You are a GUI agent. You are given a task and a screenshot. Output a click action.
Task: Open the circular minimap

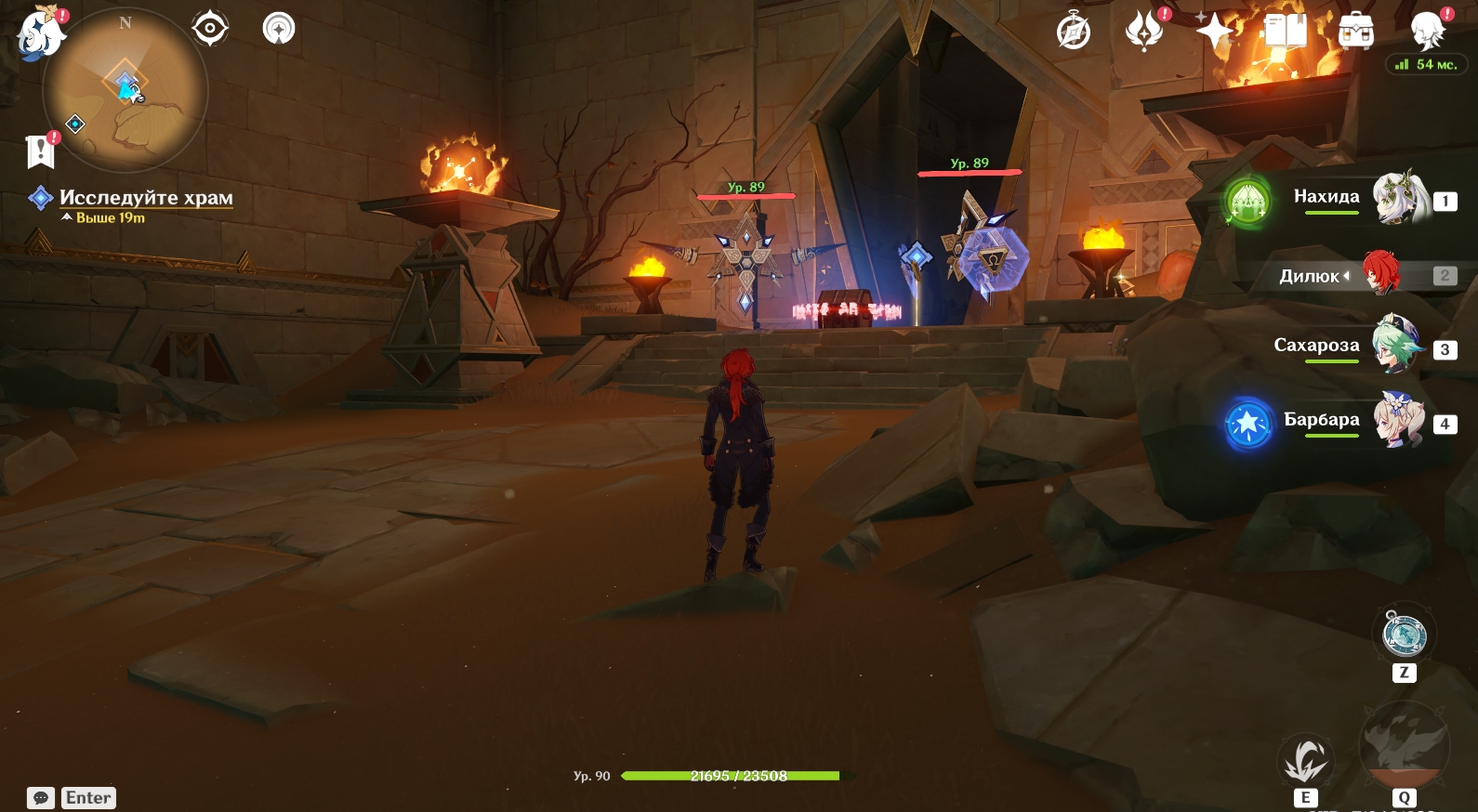point(125,90)
